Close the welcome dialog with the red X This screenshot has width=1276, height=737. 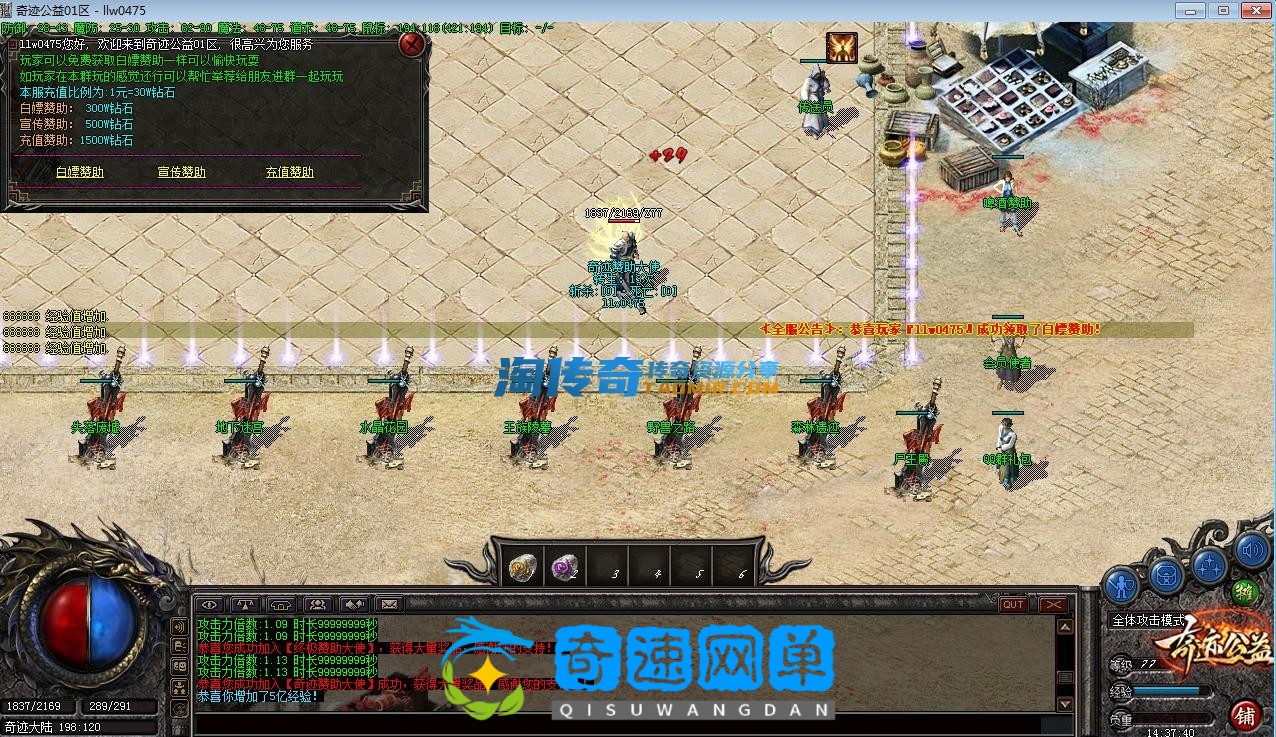click(x=411, y=45)
